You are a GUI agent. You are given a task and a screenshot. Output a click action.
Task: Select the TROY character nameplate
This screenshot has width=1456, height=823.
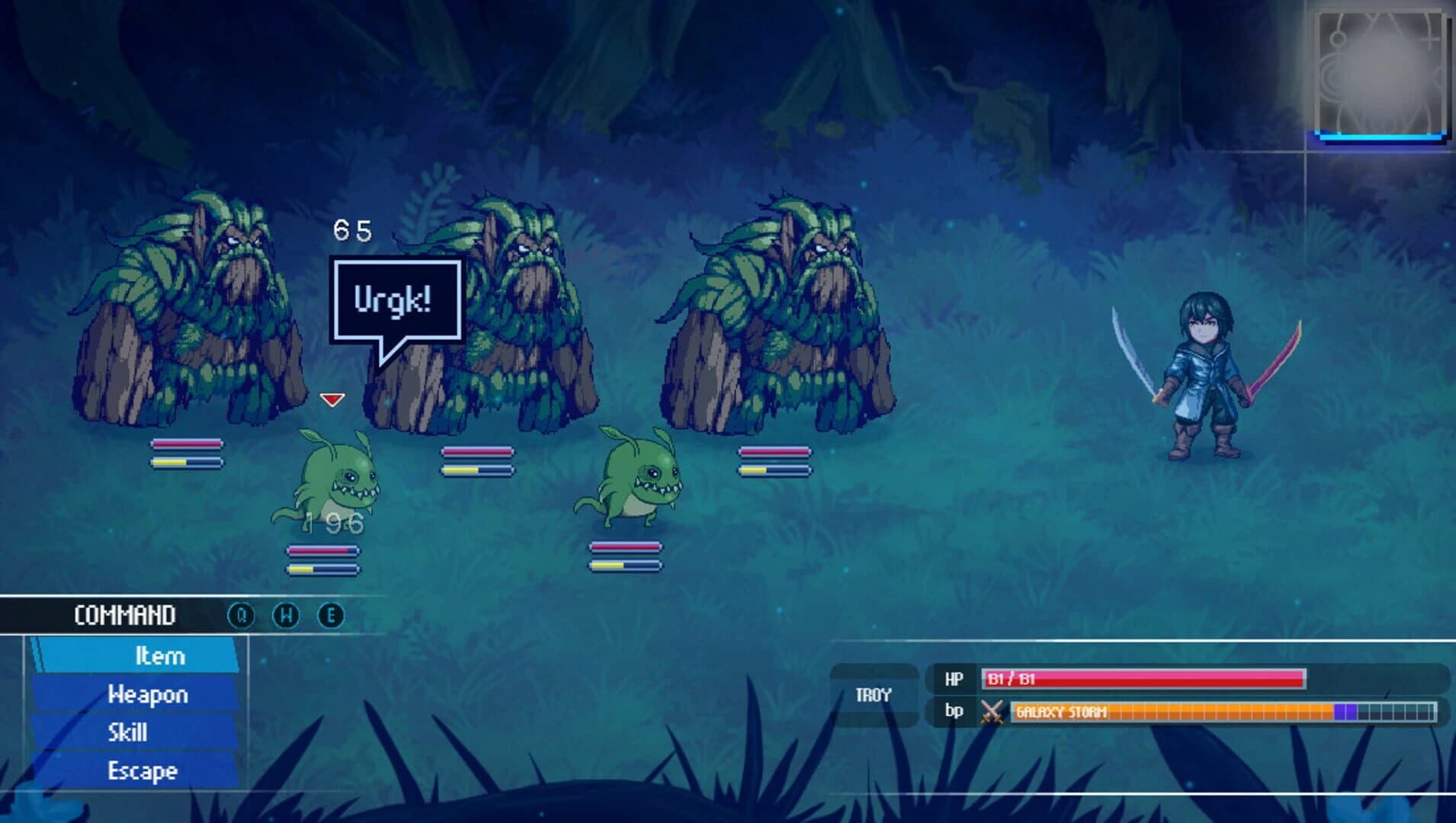[874, 694]
